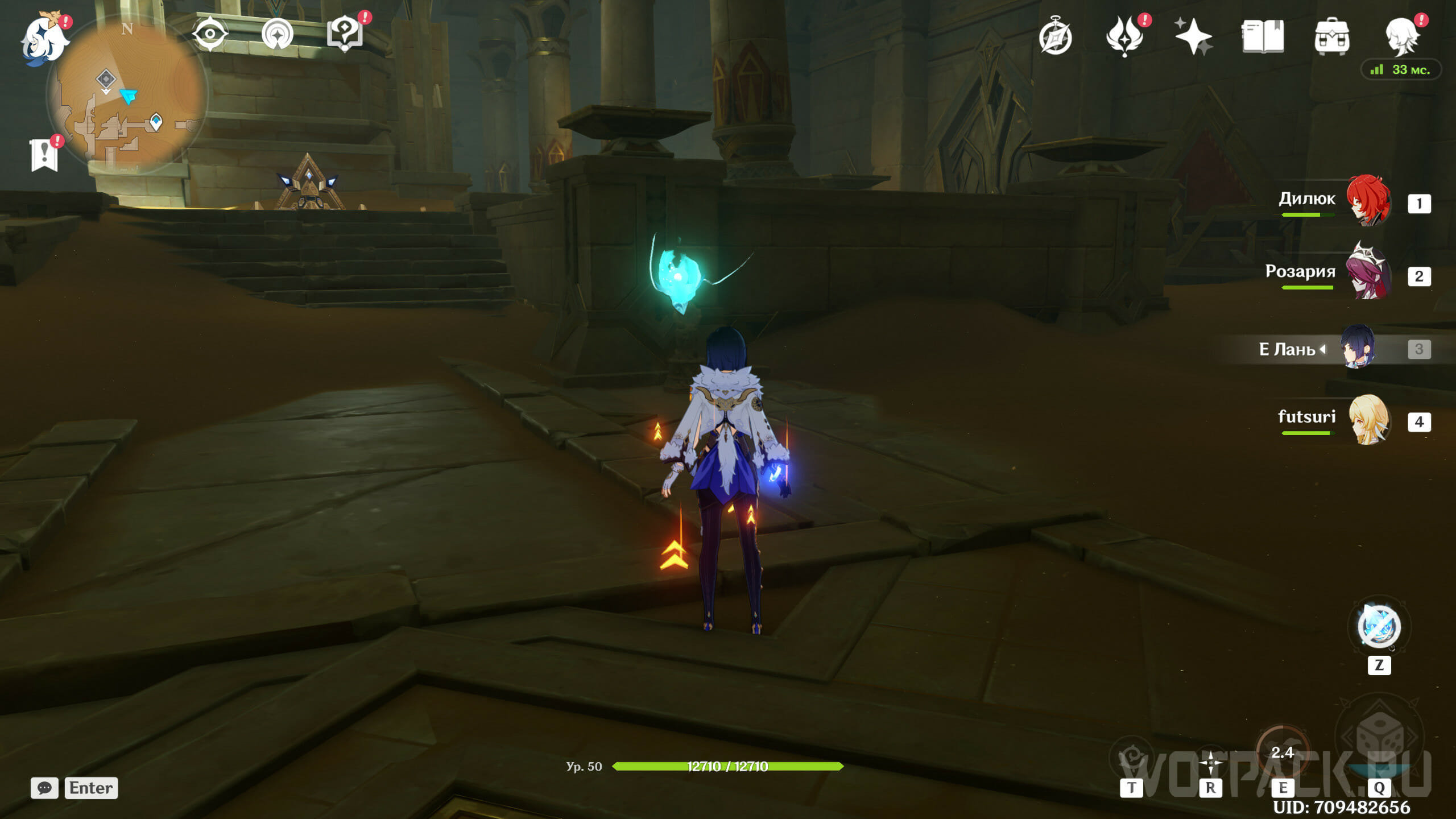Select active character Е Лань

coord(1358,347)
